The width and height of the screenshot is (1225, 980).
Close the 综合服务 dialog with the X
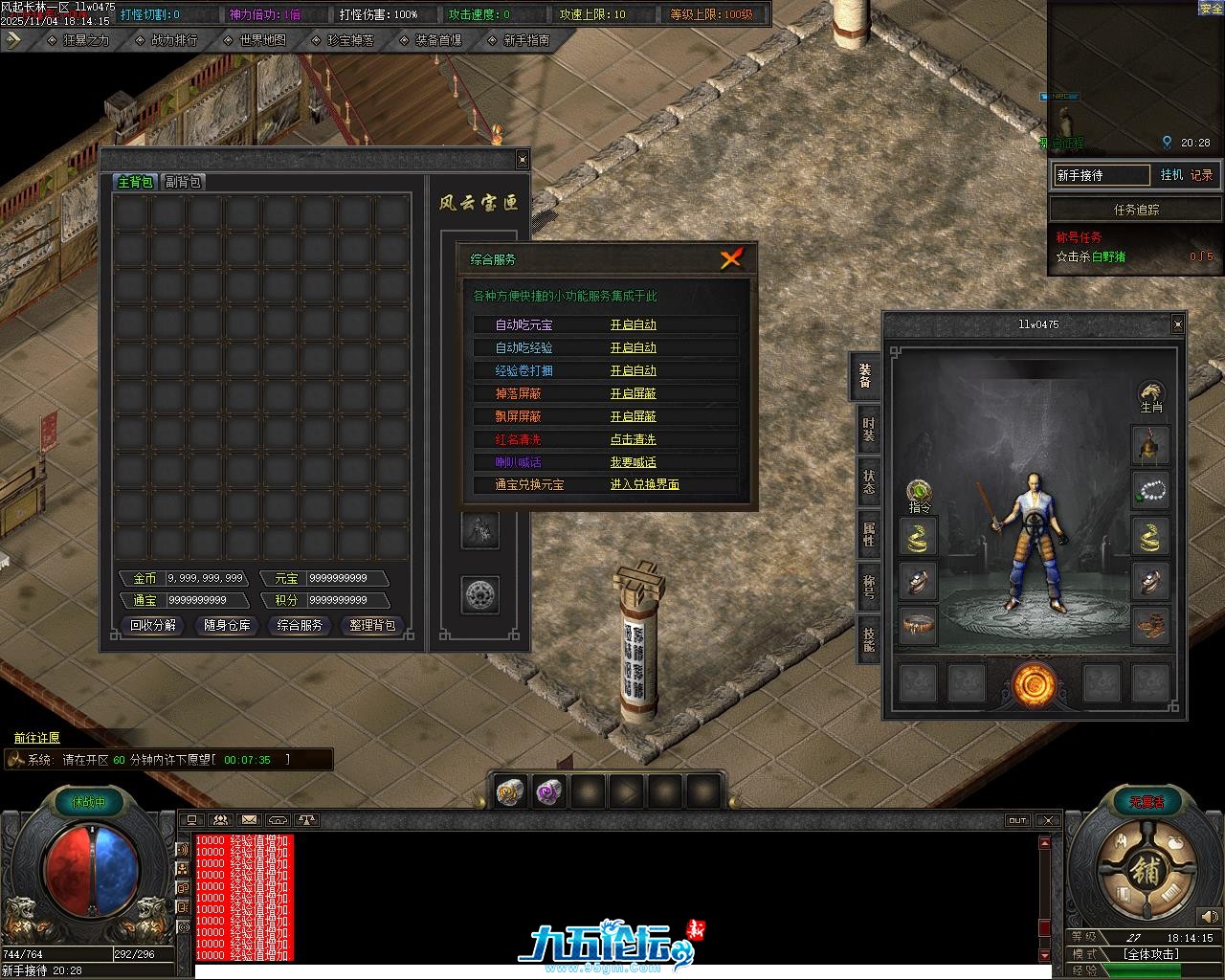tap(731, 258)
